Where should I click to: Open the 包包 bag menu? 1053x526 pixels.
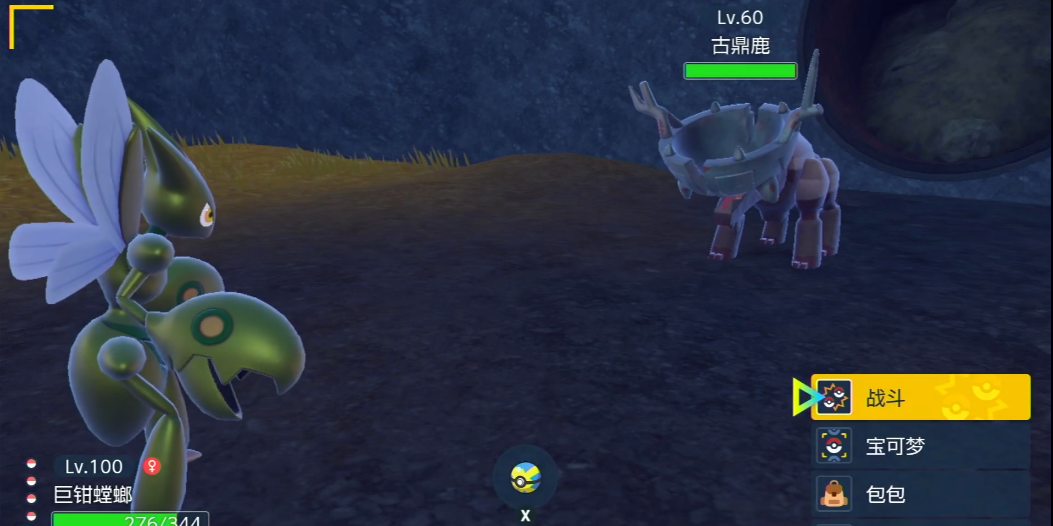920,493
